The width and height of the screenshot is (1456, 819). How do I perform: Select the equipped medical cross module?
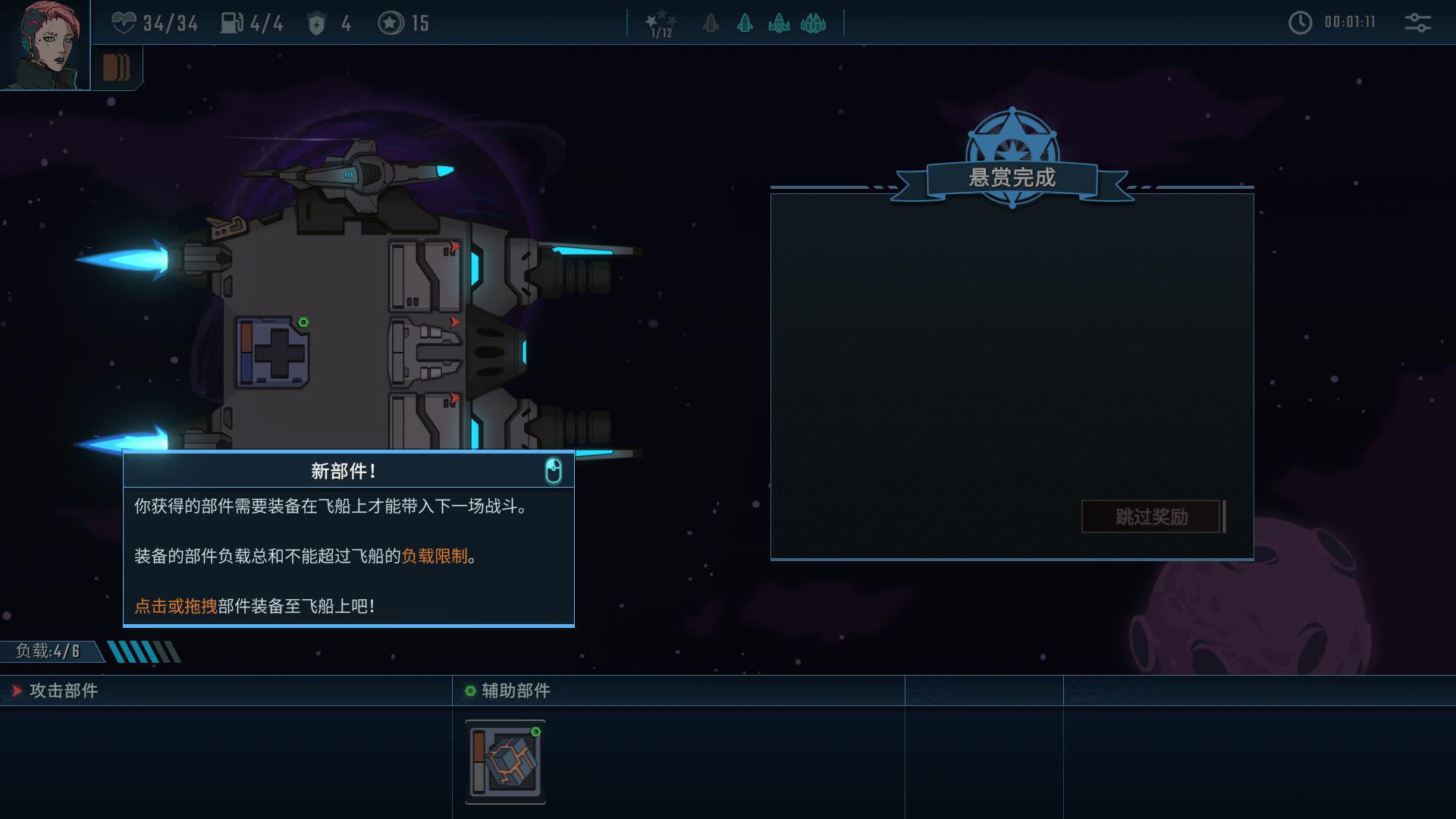point(273,352)
